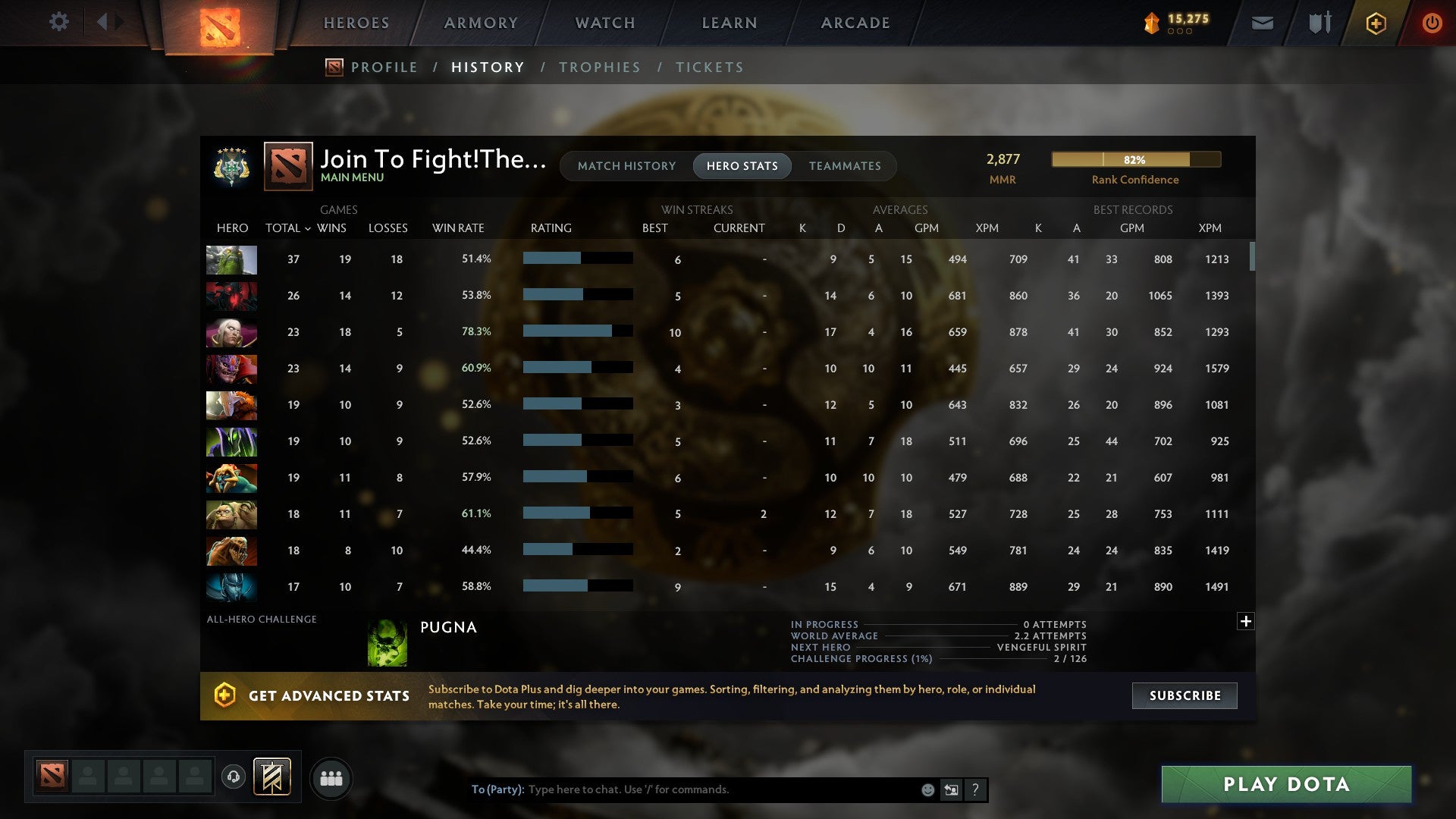Image resolution: width=1456 pixels, height=819 pixels.
Task: Click the power button to exit Dota
Action: [1432, 23]
